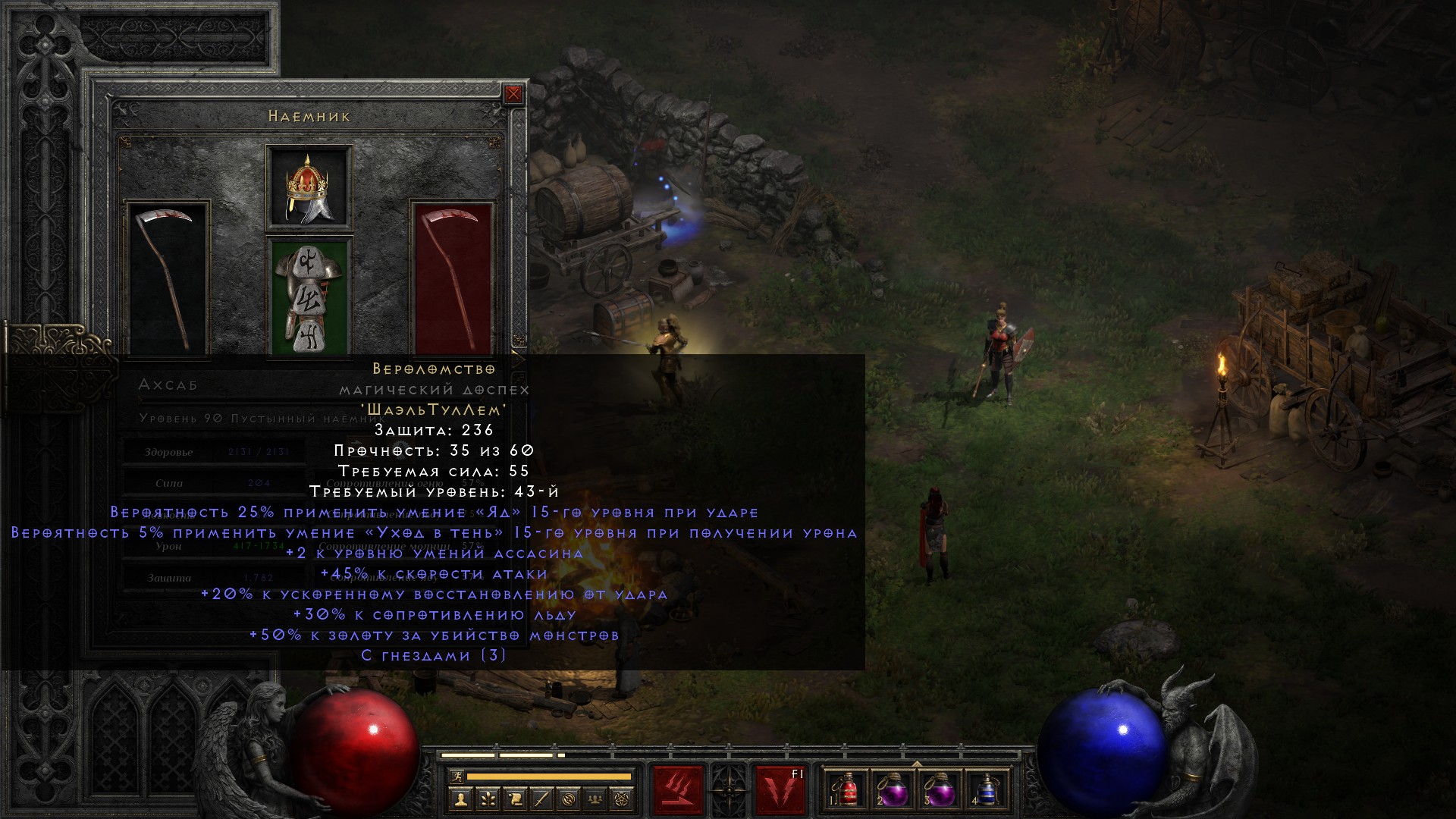Screen dimensions: 1456x819
Task: Open the quest log scroll button
Action: tap(515, 799)
